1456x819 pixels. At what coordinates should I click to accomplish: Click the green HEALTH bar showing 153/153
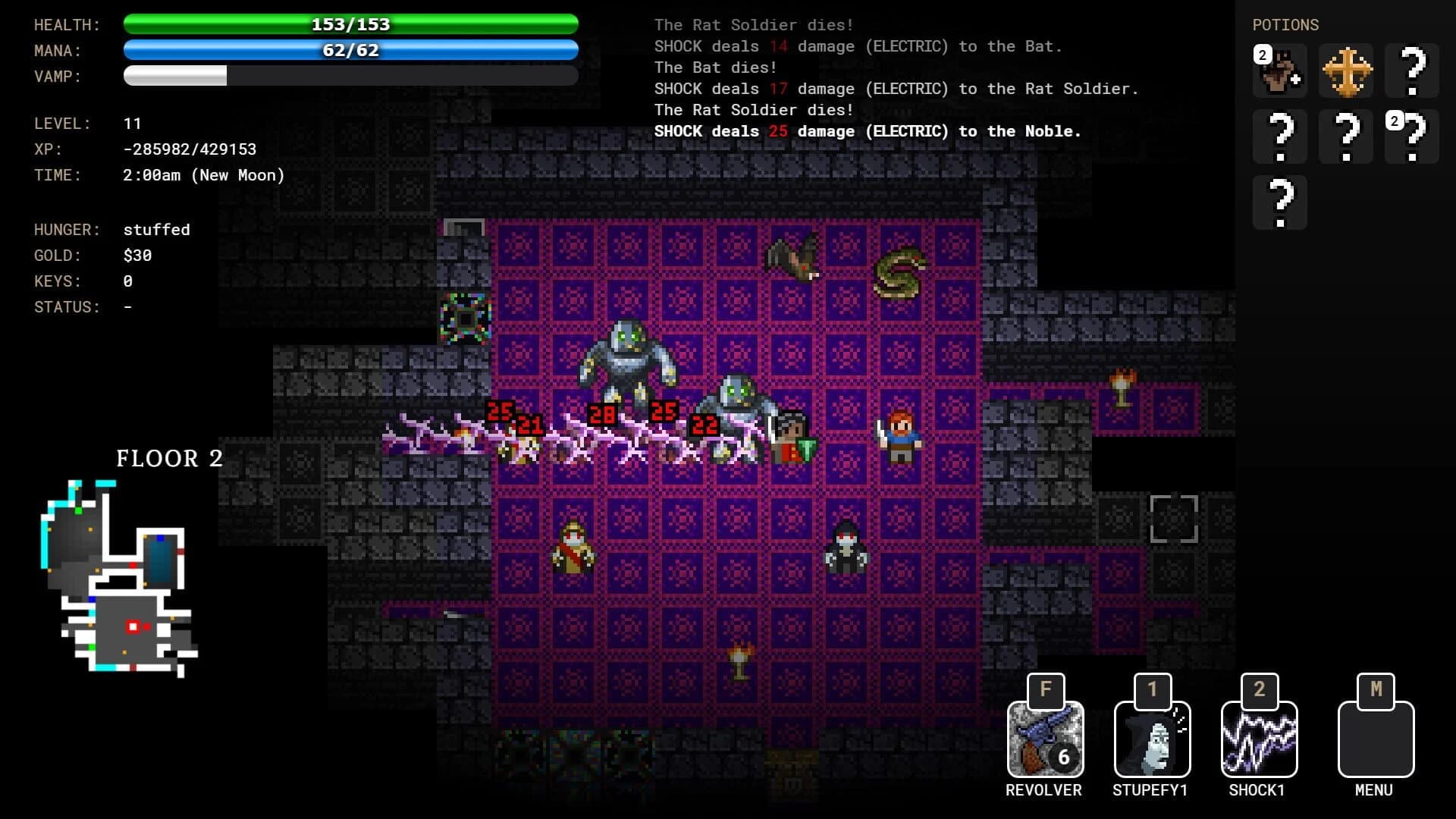click(x=349, y=24)
